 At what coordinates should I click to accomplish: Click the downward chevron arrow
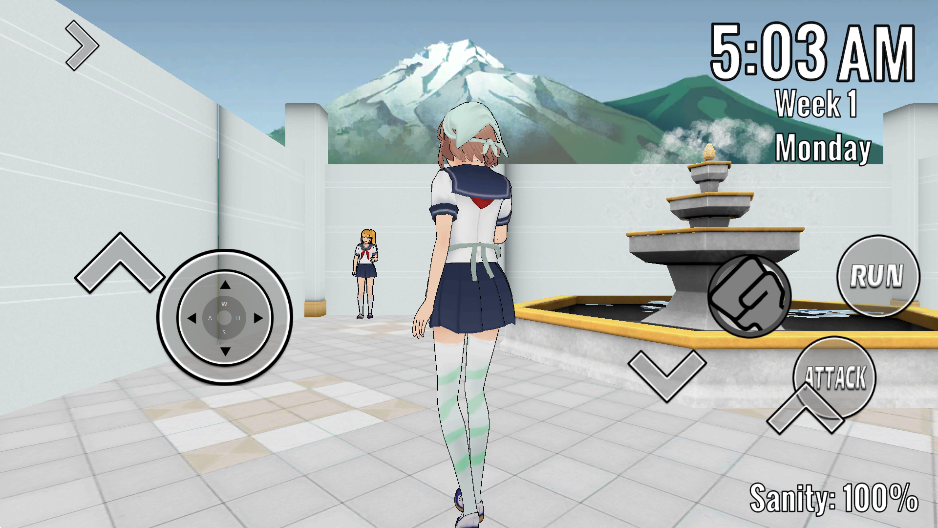click(667, 373)
